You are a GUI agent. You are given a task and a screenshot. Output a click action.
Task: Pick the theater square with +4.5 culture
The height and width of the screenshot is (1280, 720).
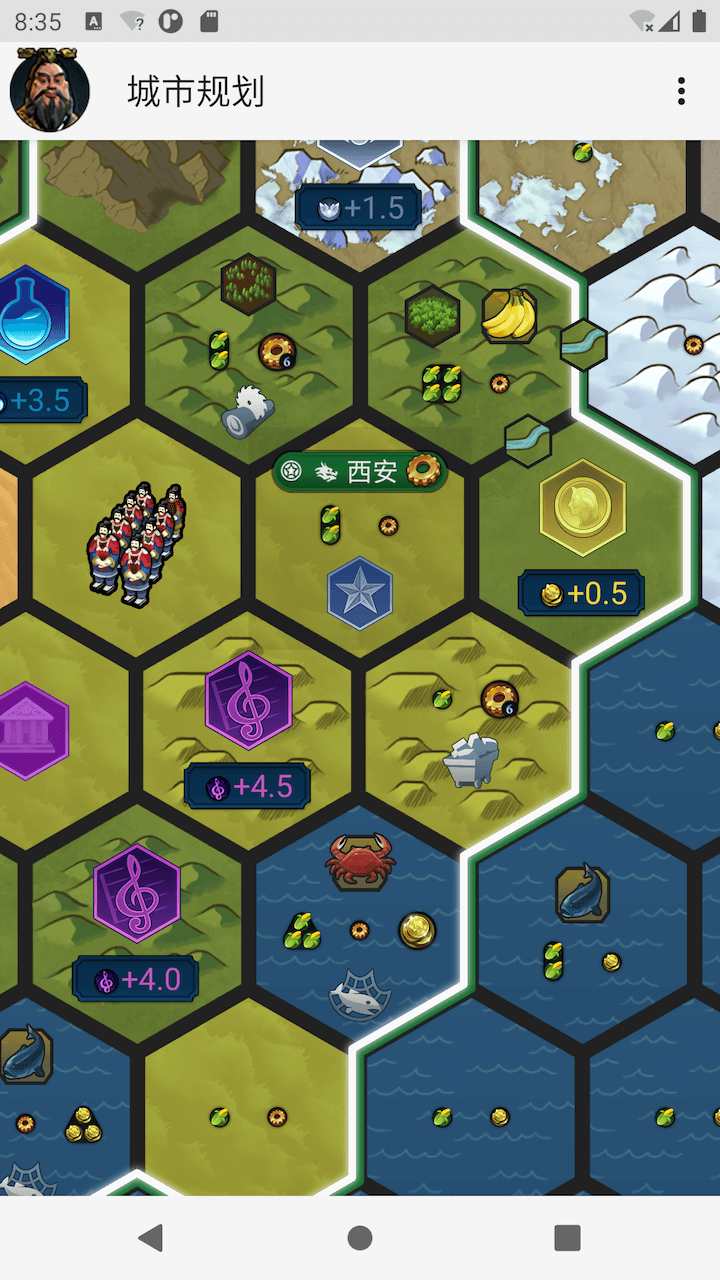(x=248, y=700)
